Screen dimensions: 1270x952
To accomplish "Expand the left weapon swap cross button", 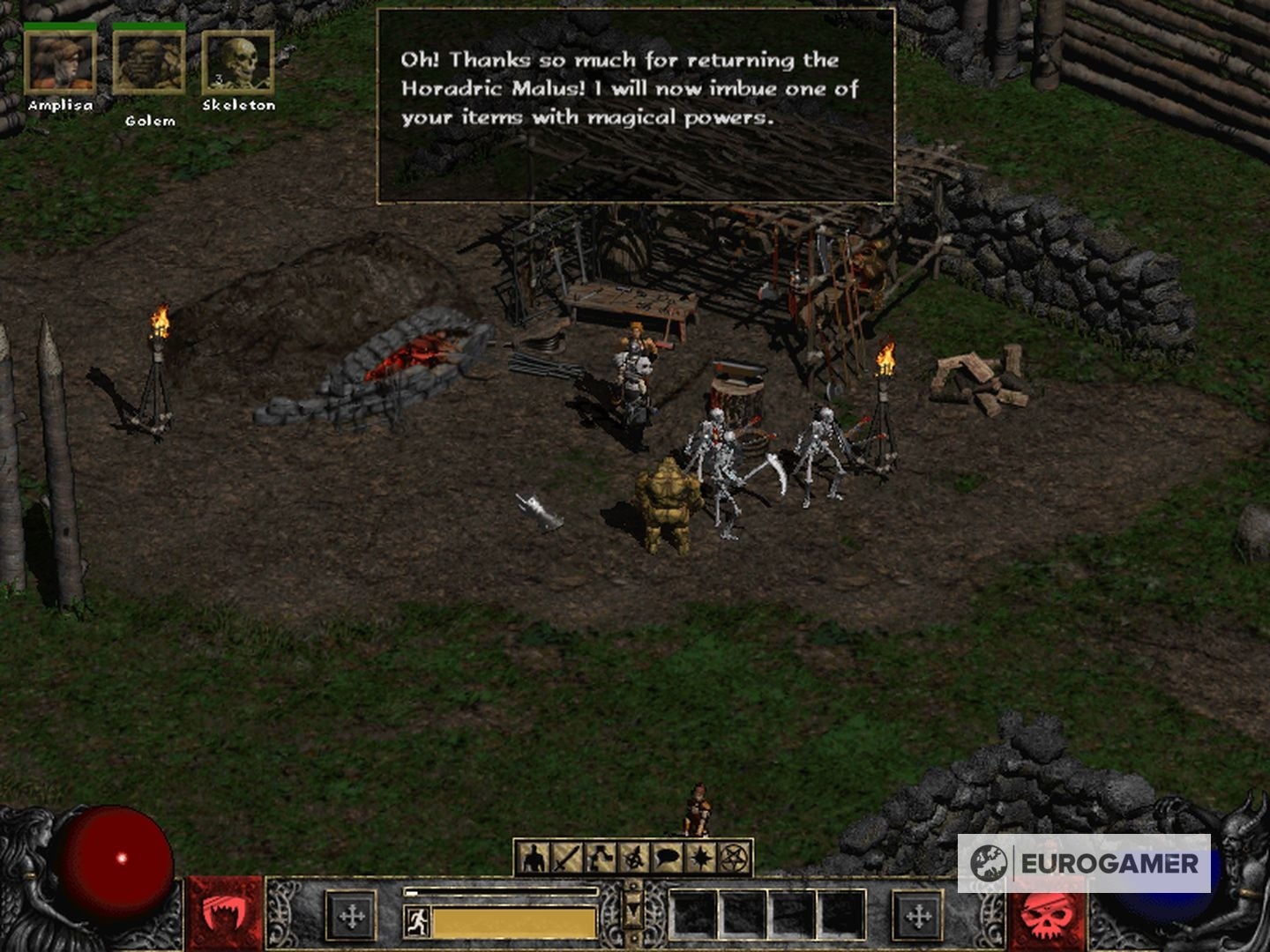I will (x=351, y=915).
